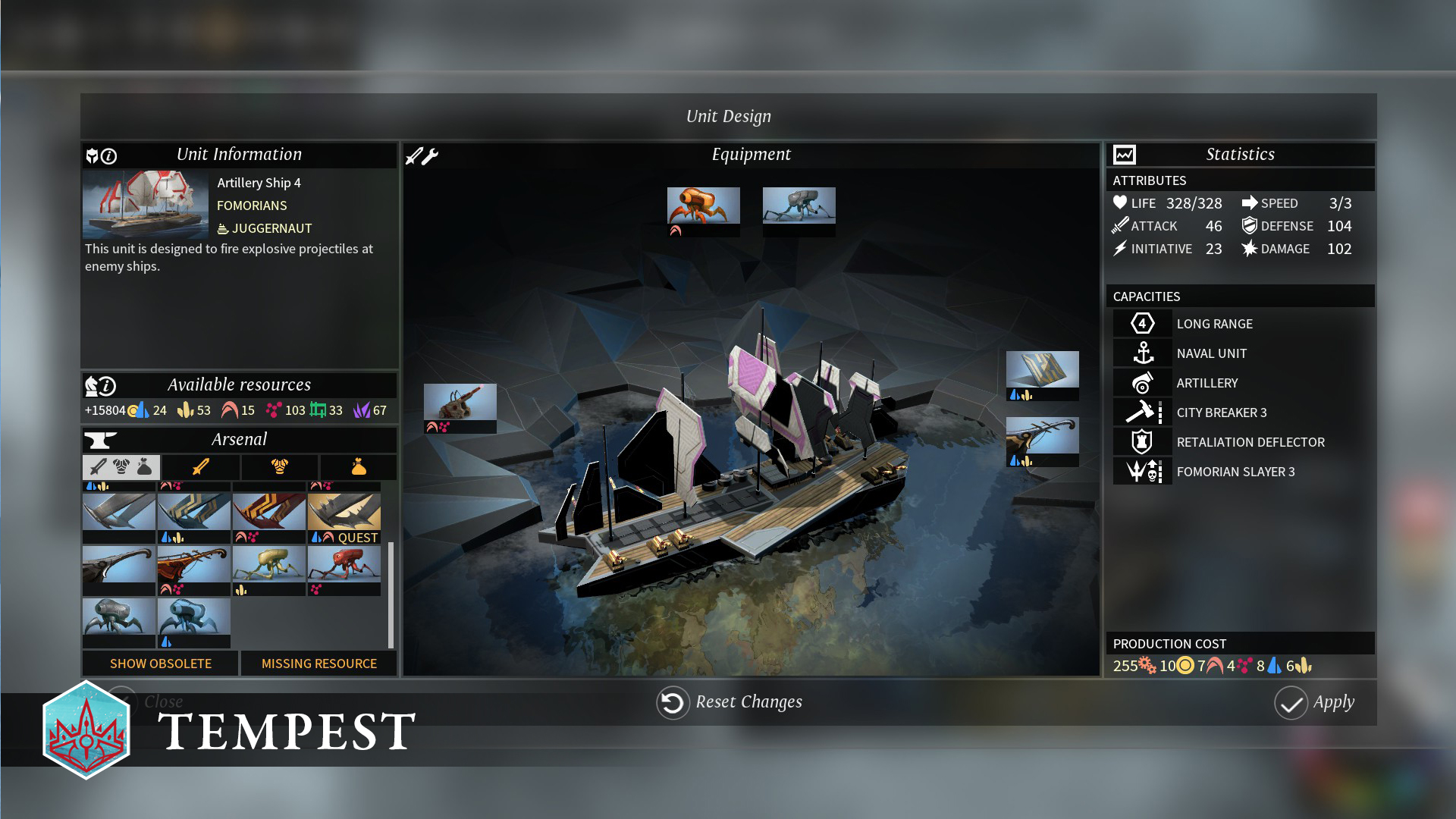Toggle Show Obsolete in the Arsenal panel
Viewport: 1456px width, 819px height.
pyautogui.click(x=161, y=664)
